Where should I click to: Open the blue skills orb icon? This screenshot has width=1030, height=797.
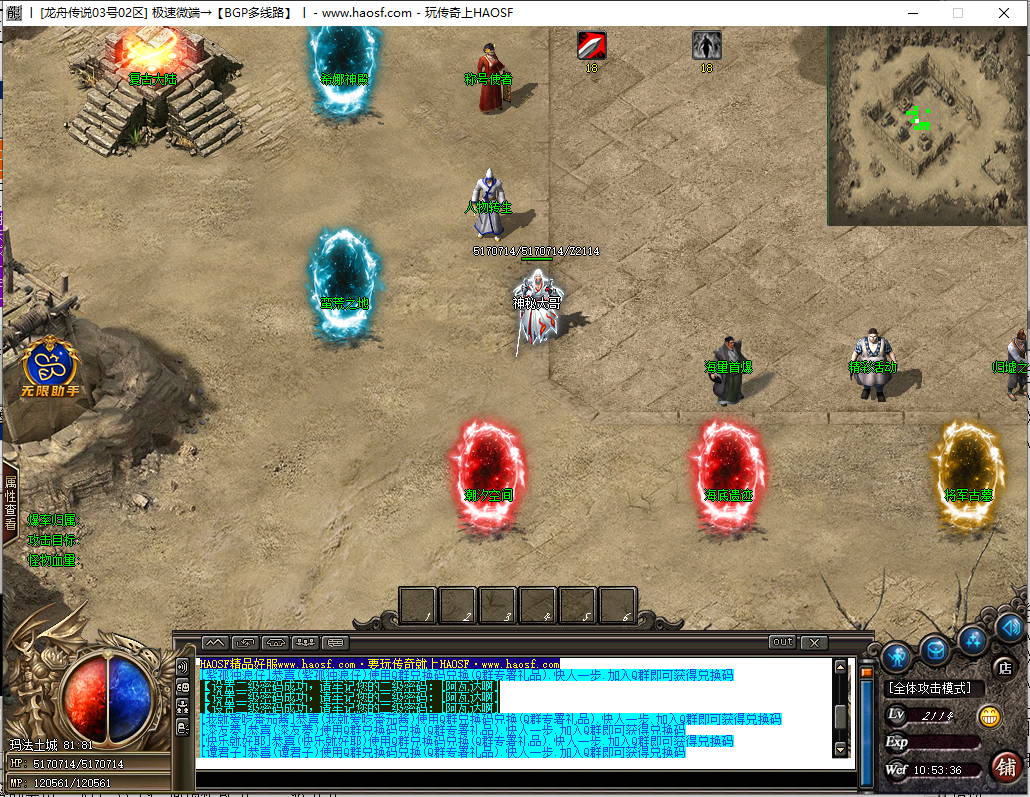(x=972, y=639)
